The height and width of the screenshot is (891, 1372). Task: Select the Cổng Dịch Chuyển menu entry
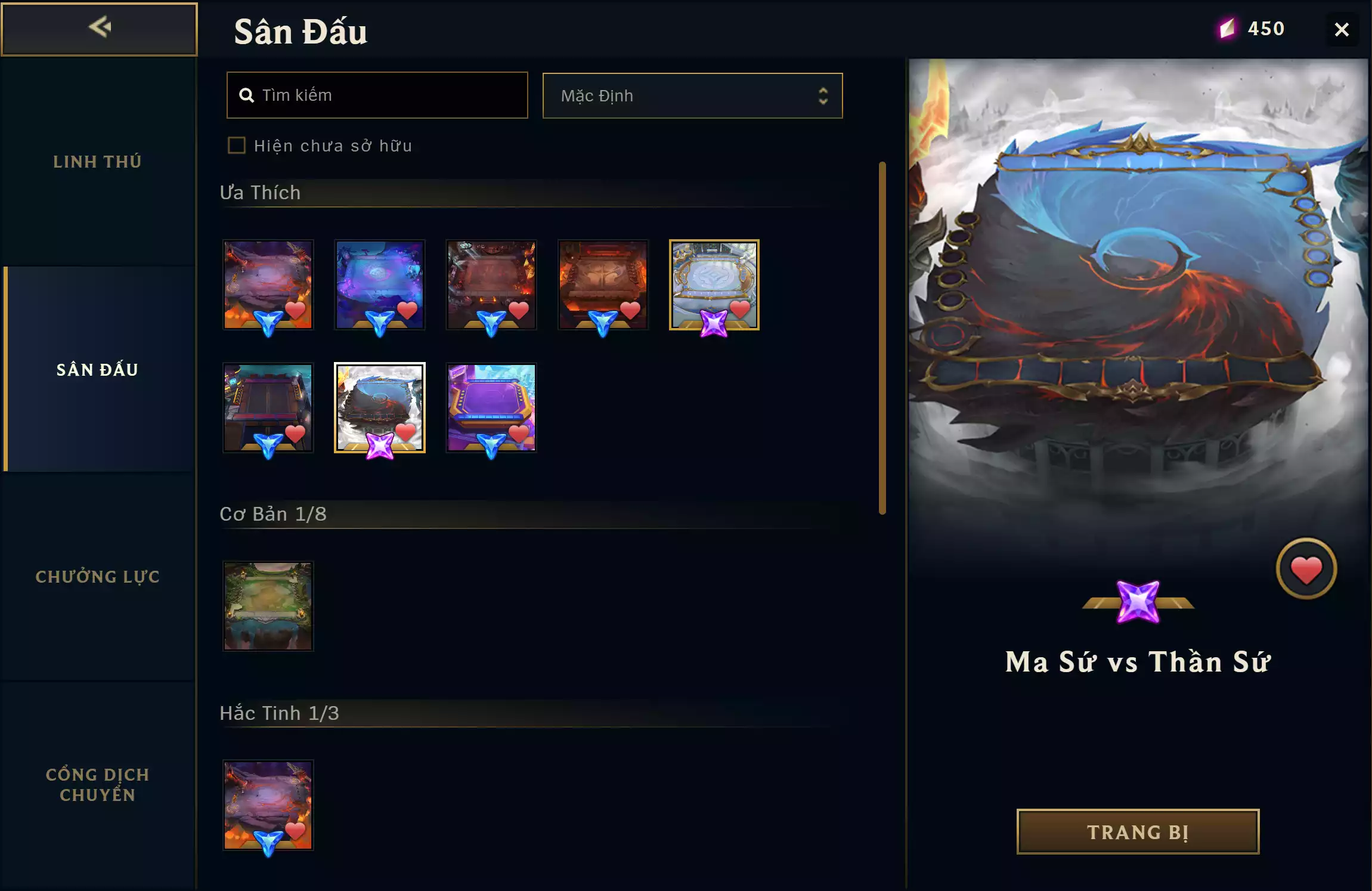click(x=98, y=784)
